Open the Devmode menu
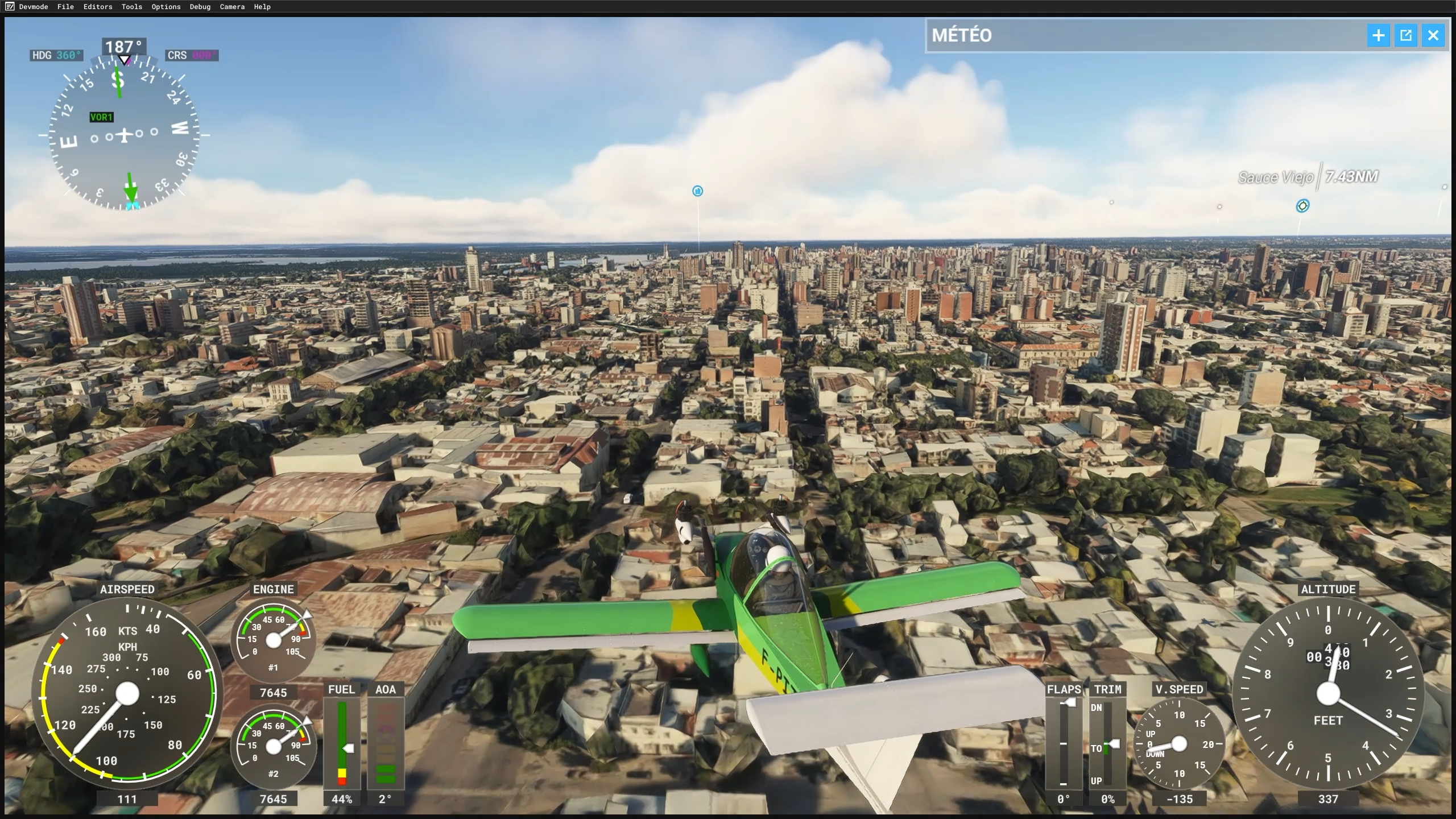 [33, 7]
